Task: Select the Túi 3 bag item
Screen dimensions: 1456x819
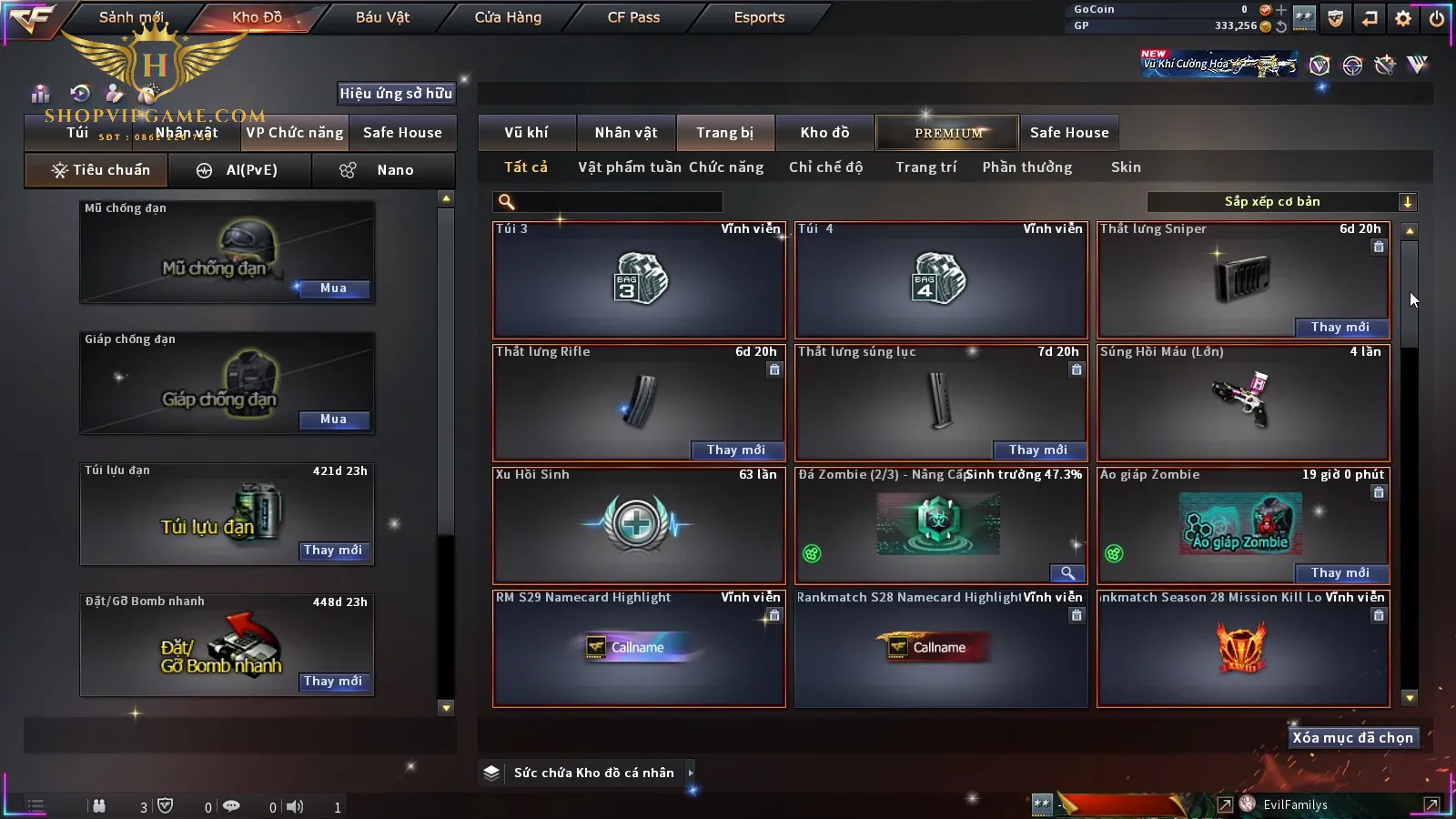Action: click(639, 280)
